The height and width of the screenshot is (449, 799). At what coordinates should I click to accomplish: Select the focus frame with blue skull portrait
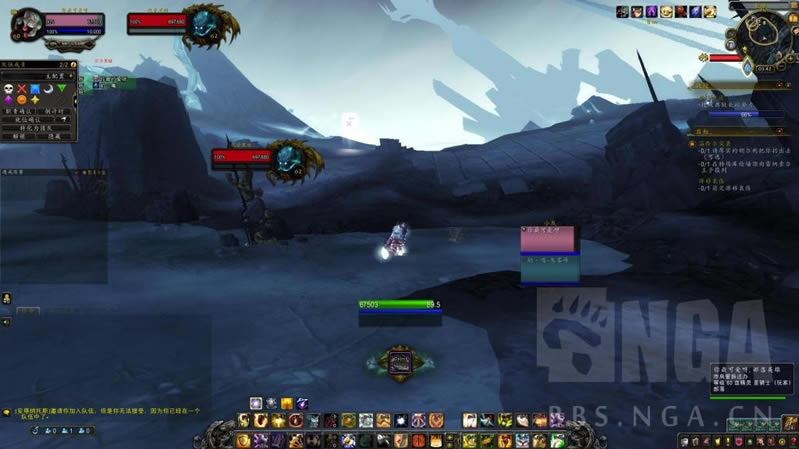[x=290, y=158]
